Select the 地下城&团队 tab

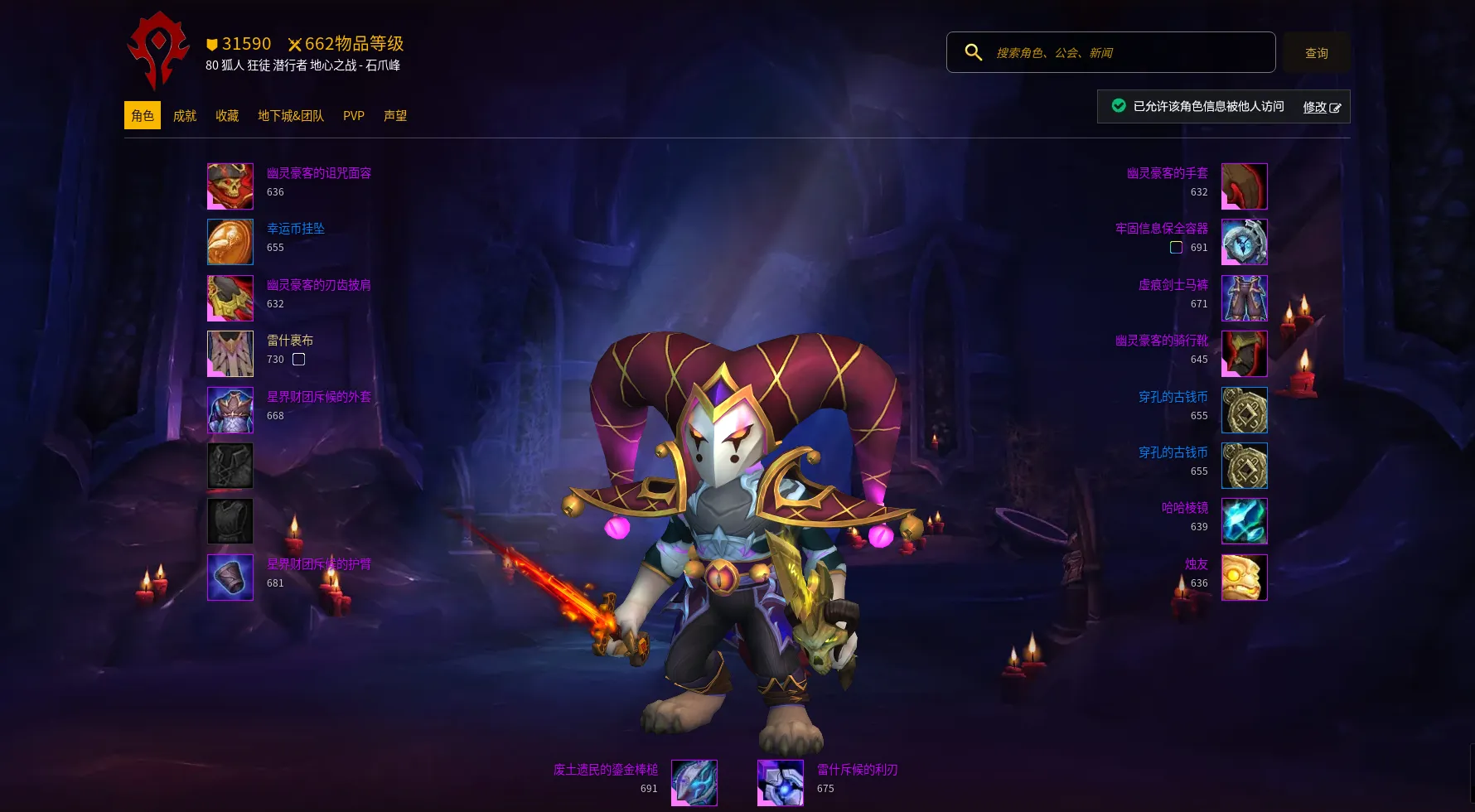click(291, 116)
